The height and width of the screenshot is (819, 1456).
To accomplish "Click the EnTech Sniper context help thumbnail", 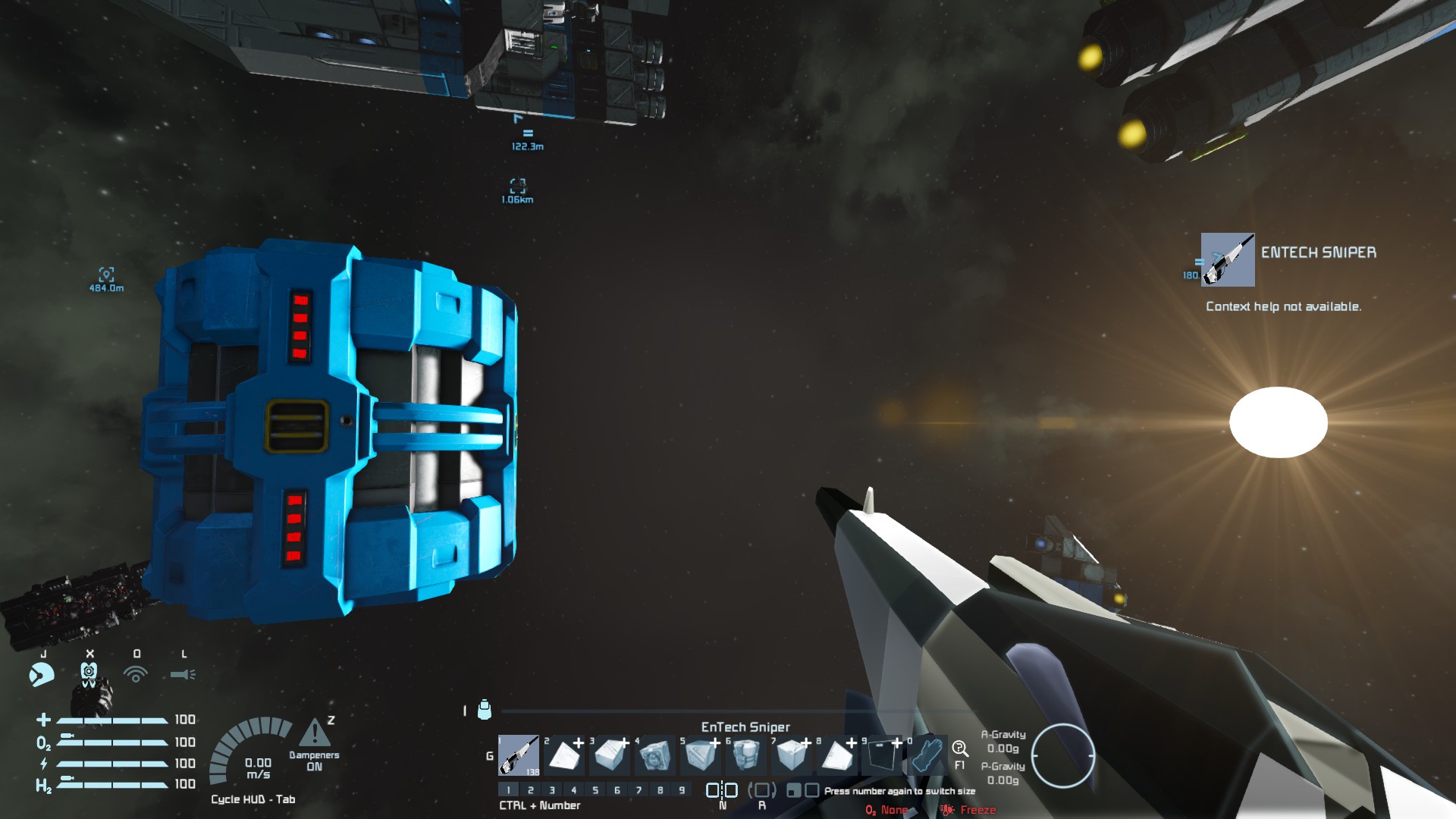I will point(1228,260).
